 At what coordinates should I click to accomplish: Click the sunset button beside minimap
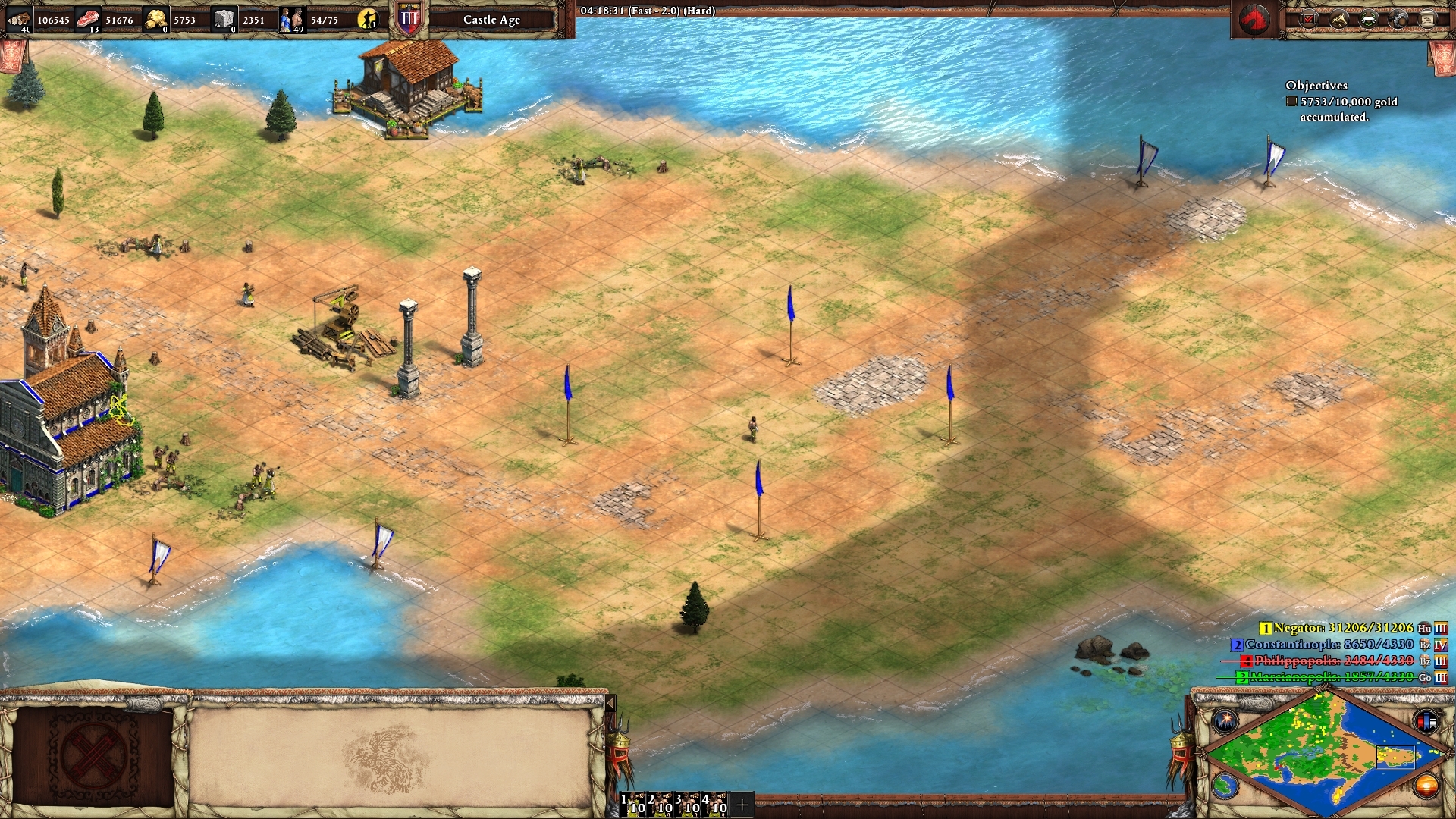pos(1426,786)
